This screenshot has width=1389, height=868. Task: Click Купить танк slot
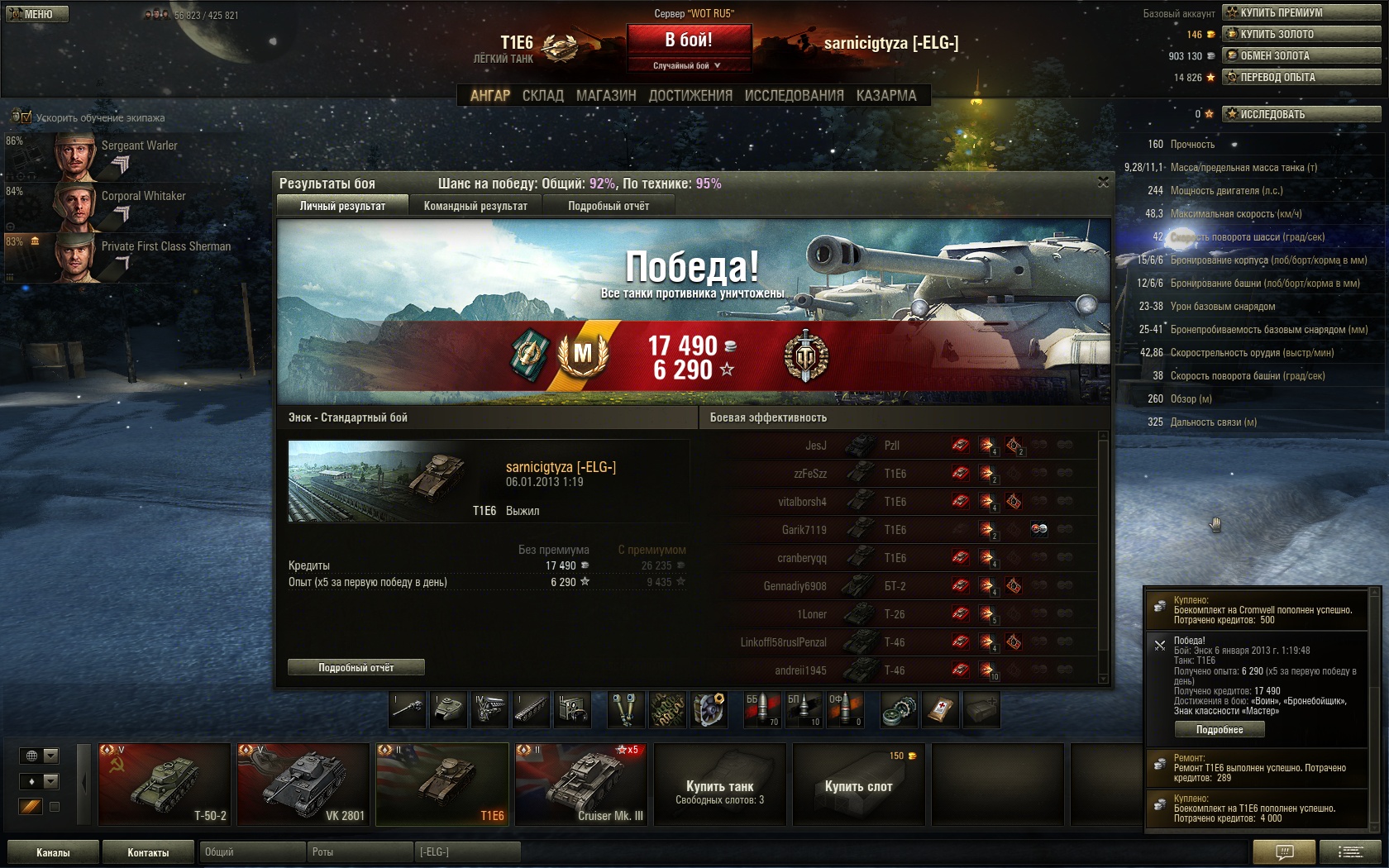pyautogui.click(x=719, y=784)
